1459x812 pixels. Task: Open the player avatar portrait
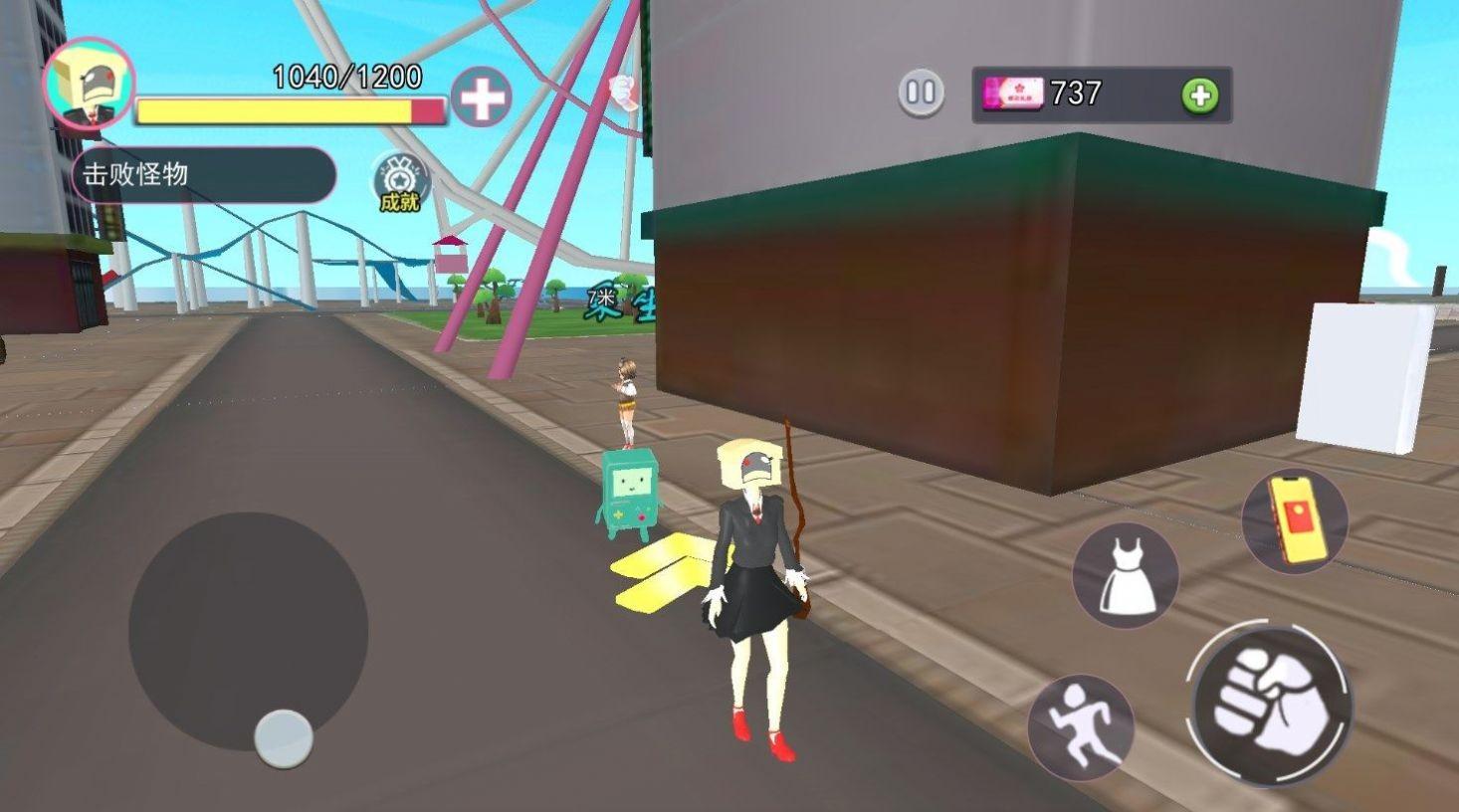pyautogui.click(x=90, y=86)
